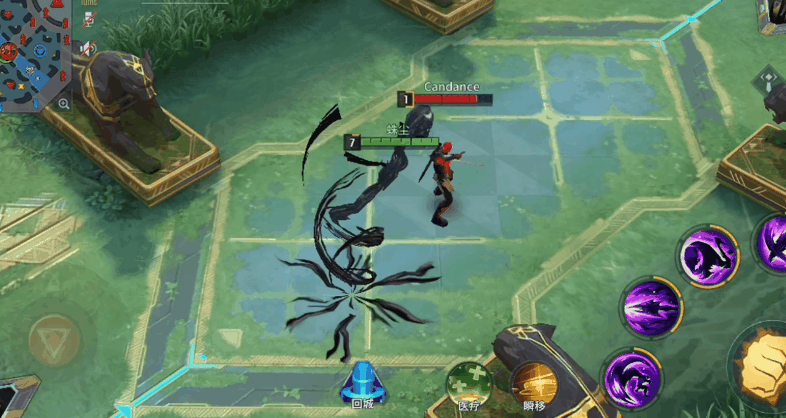
Task: Click the minimap magnifier zoom button
Action: tap(64, 103)
